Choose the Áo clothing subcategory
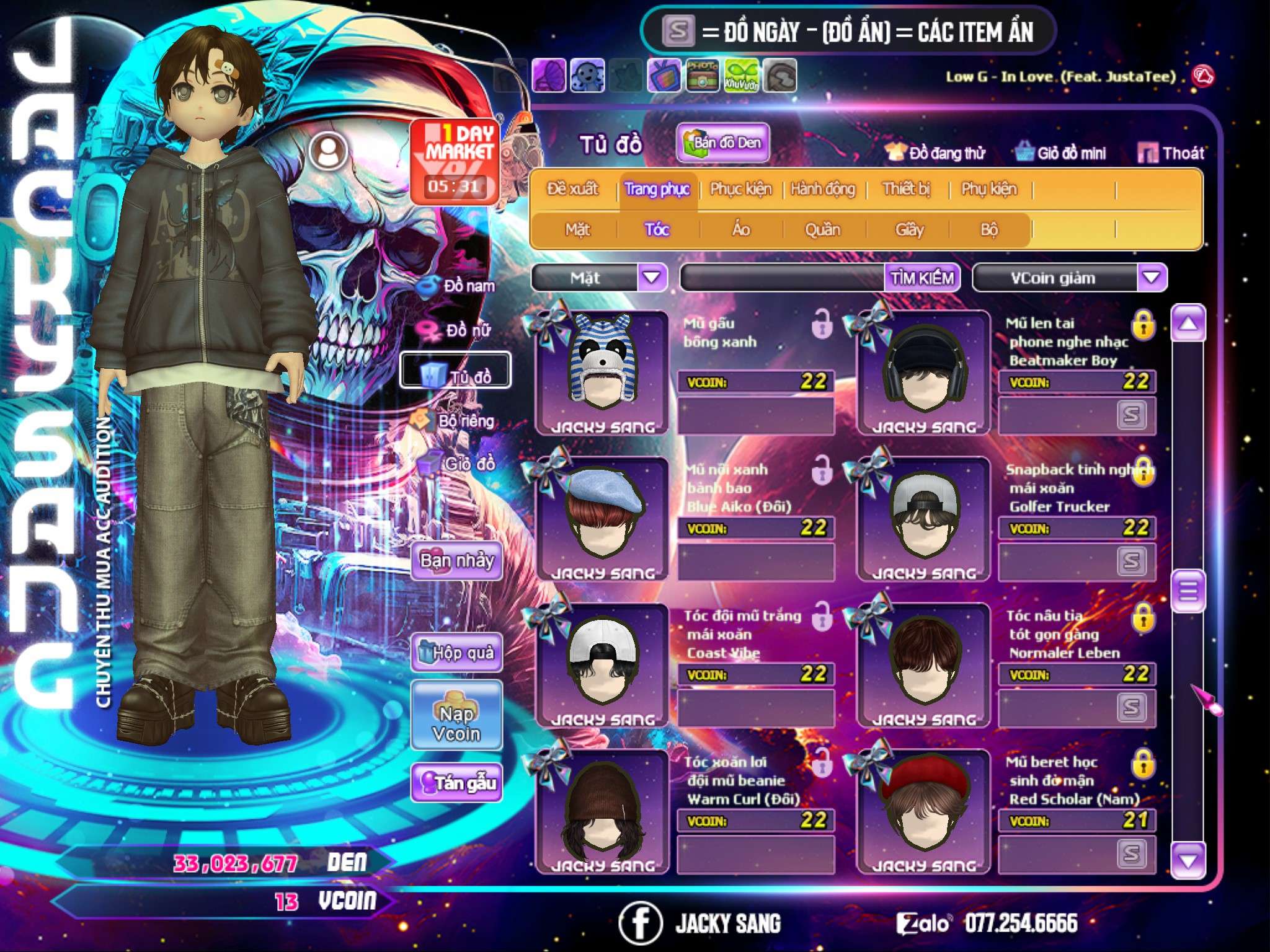Image resolution: width=1270 pixels, height=952 pixels. (741, 230)
